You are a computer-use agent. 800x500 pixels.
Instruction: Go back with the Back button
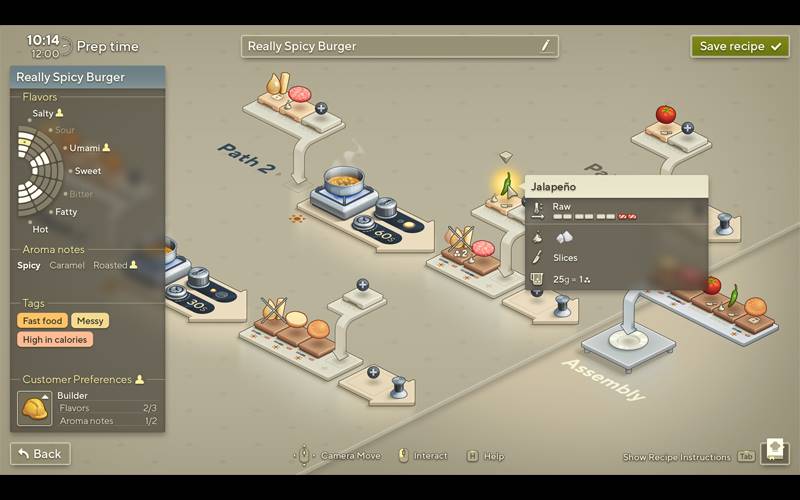[40, 454]
